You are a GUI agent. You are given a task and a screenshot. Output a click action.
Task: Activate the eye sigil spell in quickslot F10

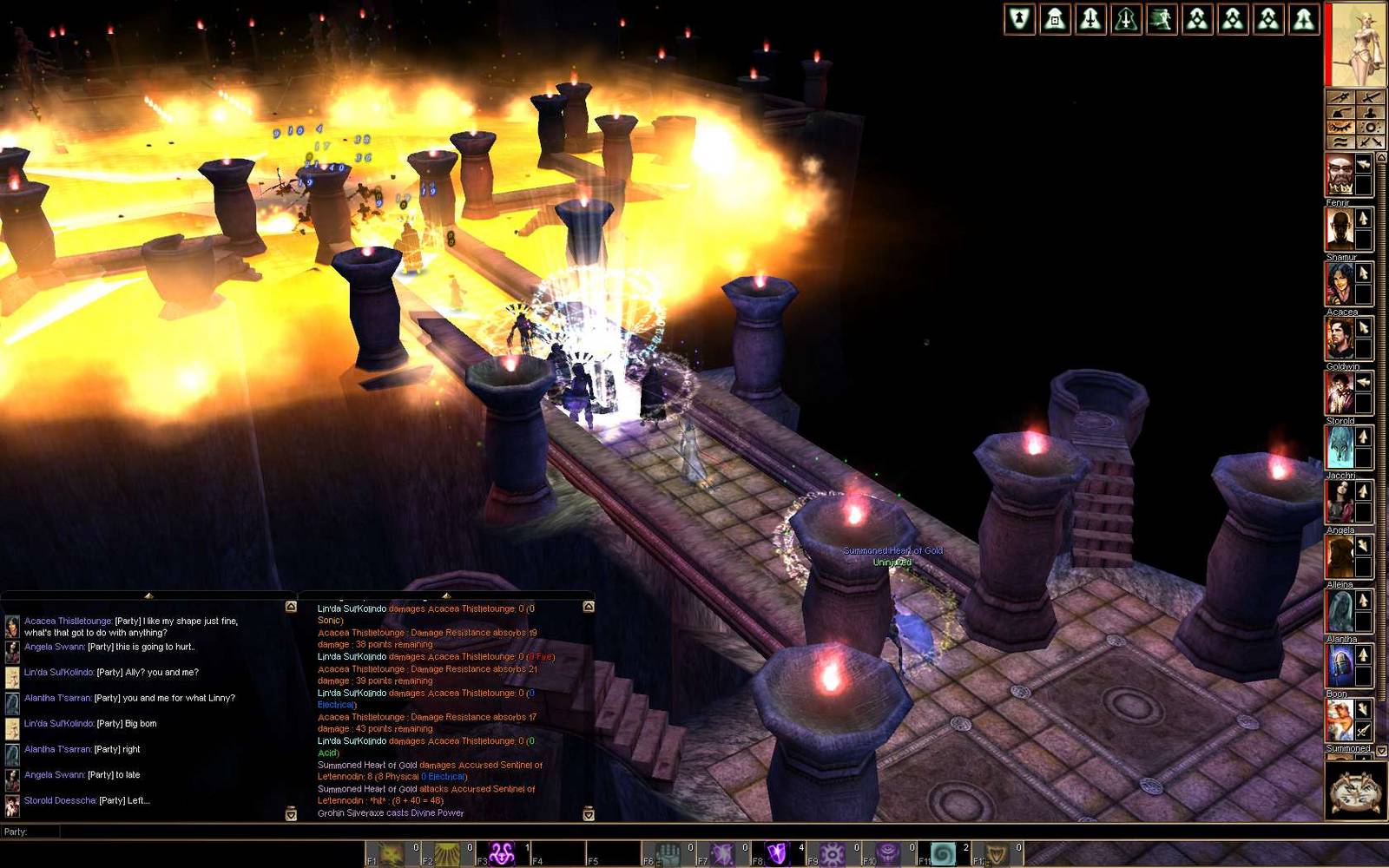886,851
